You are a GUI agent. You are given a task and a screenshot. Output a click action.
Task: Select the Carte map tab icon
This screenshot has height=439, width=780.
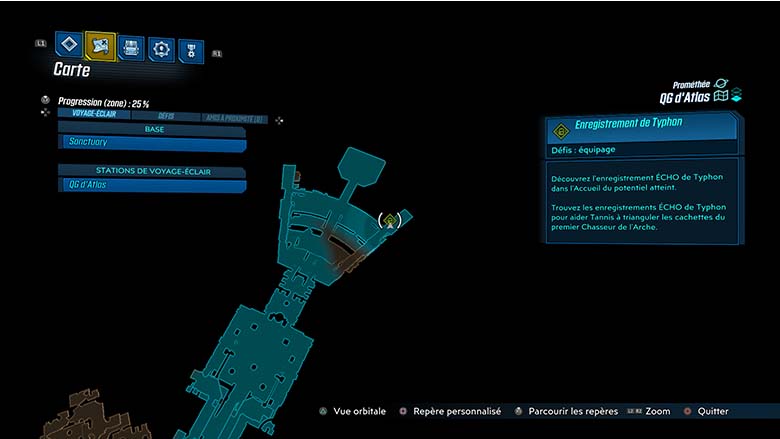point(100,45)
